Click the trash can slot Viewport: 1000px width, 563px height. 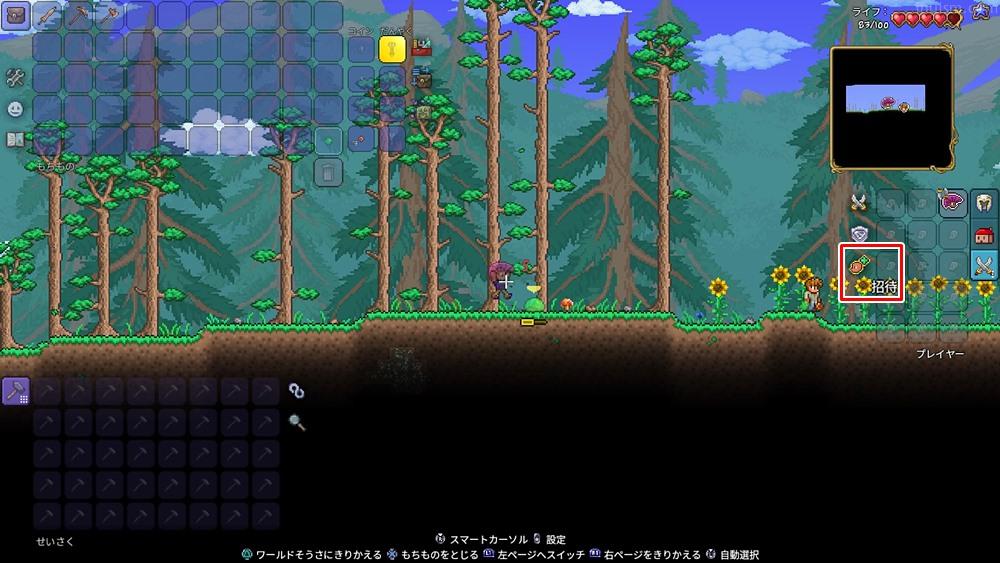pyautogui.click(x=329, y=171)
